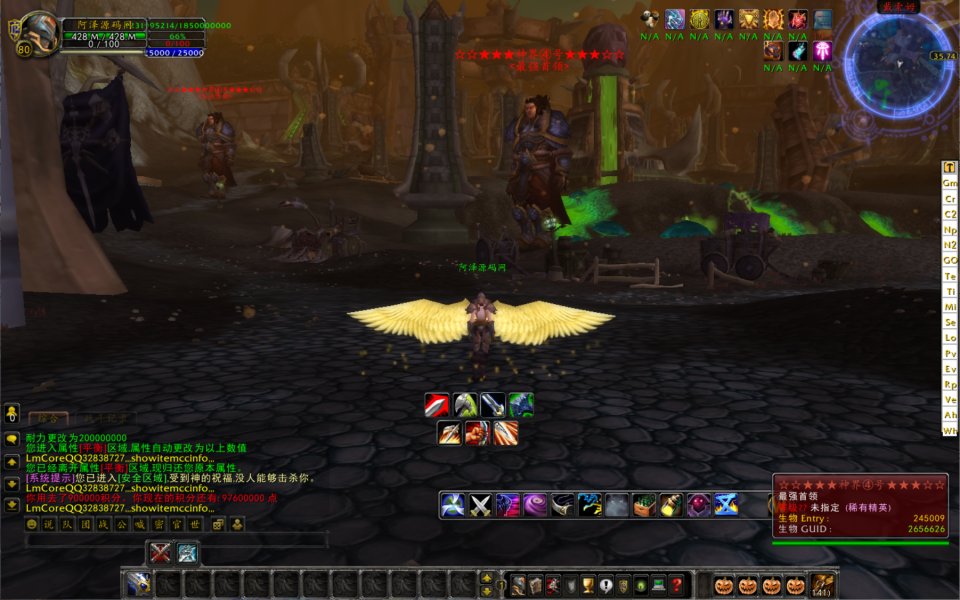Click the Wh button in side panel

point(950,431)
